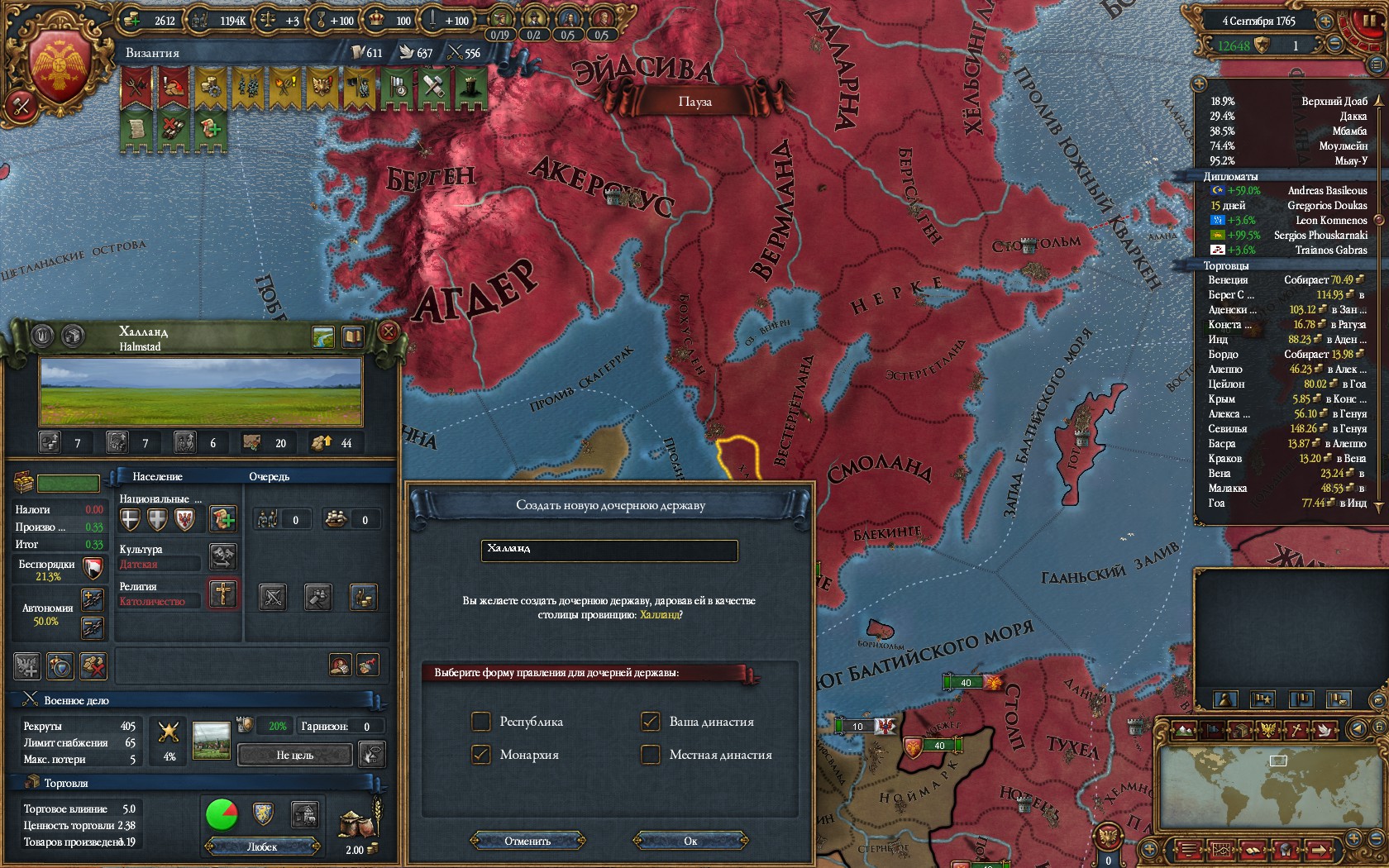Select the Венеция trade node entry

point(1227,280)
